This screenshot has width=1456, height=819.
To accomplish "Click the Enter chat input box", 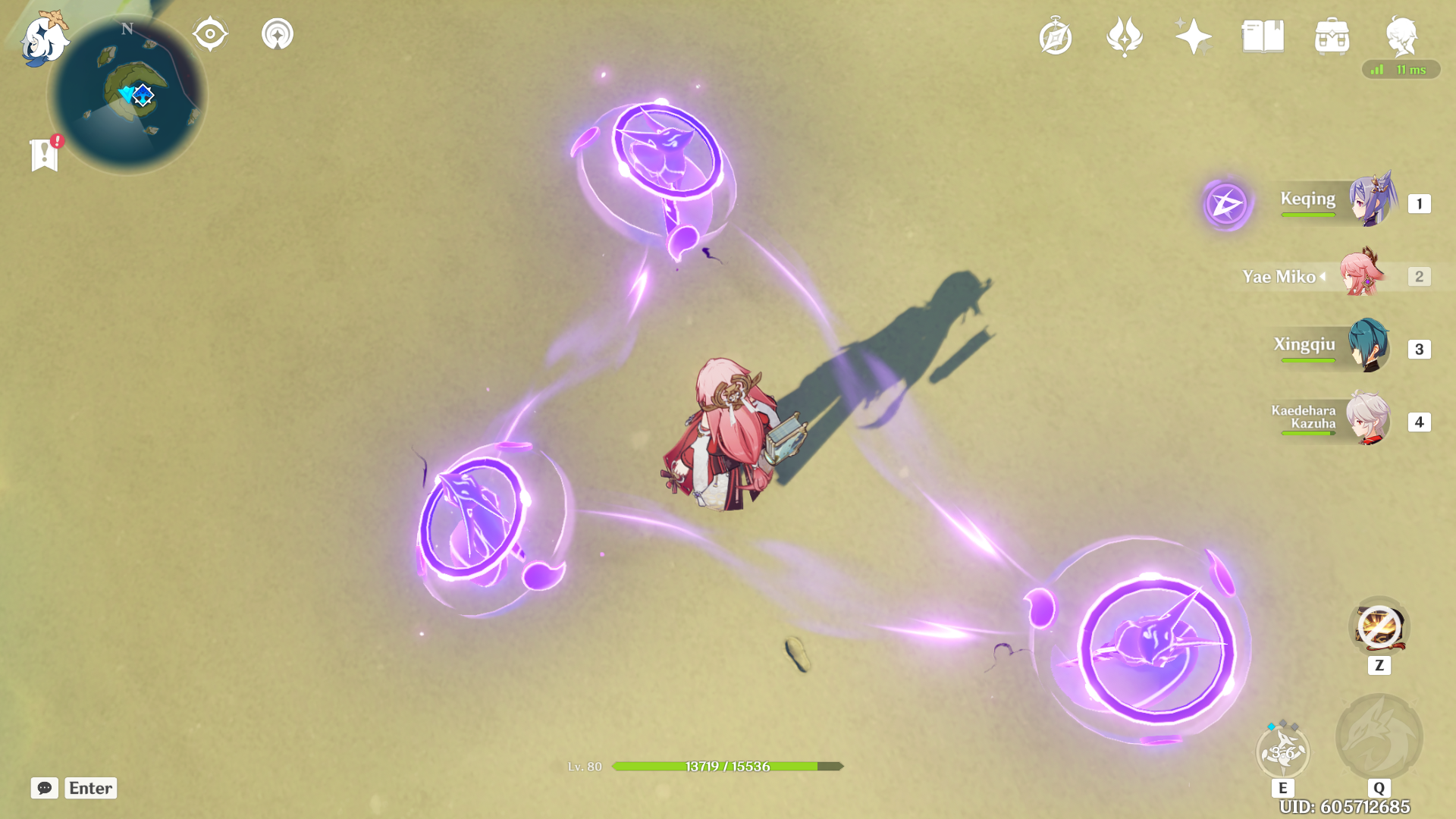I will pos(90,789).
